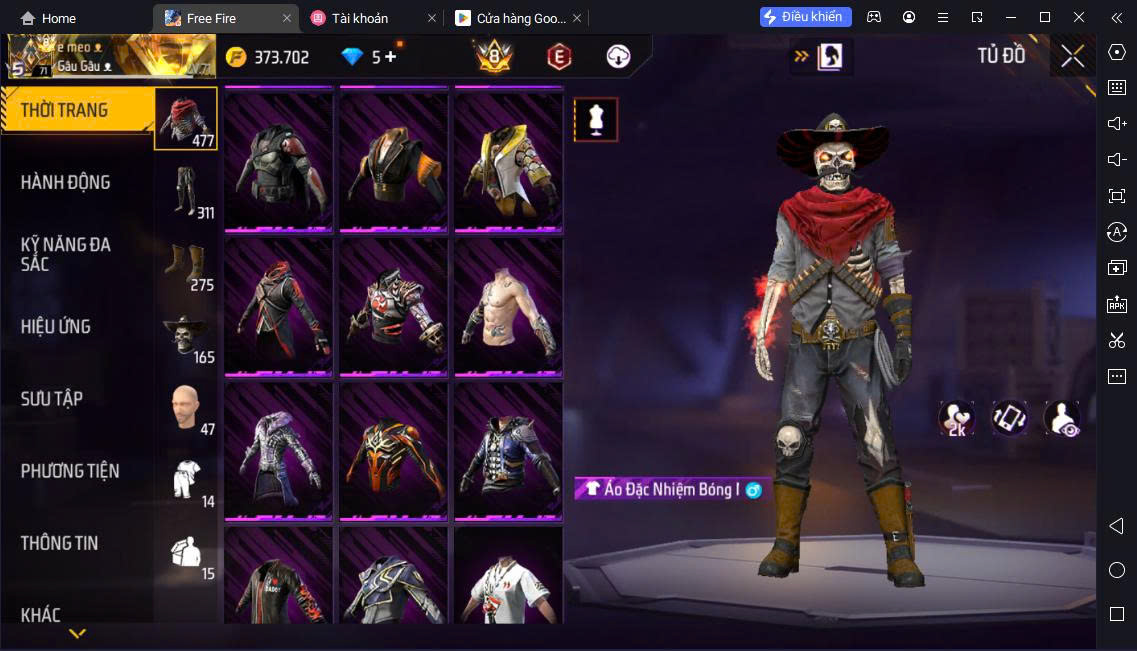Screen dimensions: 1137x651
Task: Close the Tủ Đồ wardrobe screen
Action: [x=1072, y=56]
